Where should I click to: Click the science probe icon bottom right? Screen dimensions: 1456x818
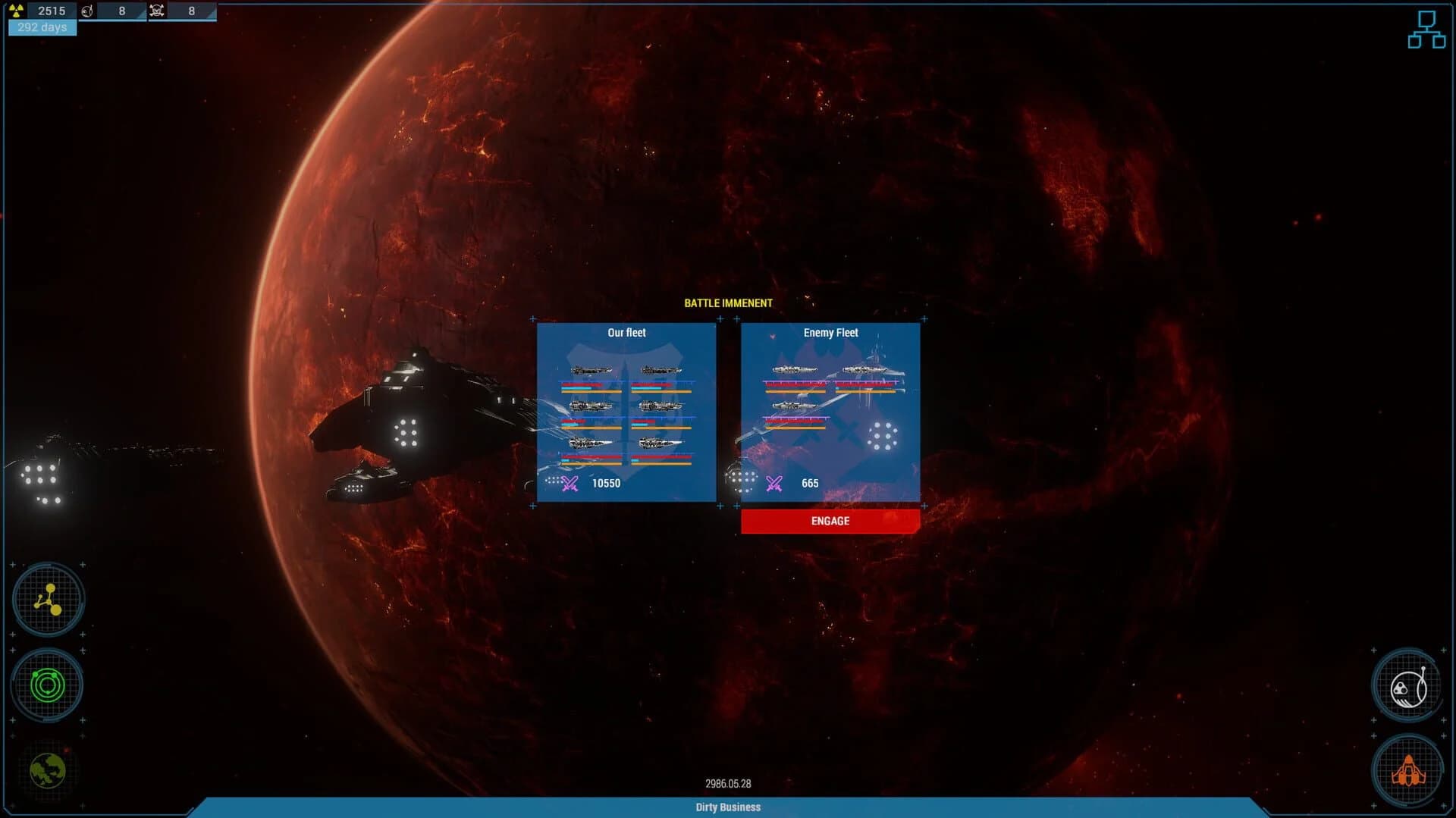(x=1408, y=685)
